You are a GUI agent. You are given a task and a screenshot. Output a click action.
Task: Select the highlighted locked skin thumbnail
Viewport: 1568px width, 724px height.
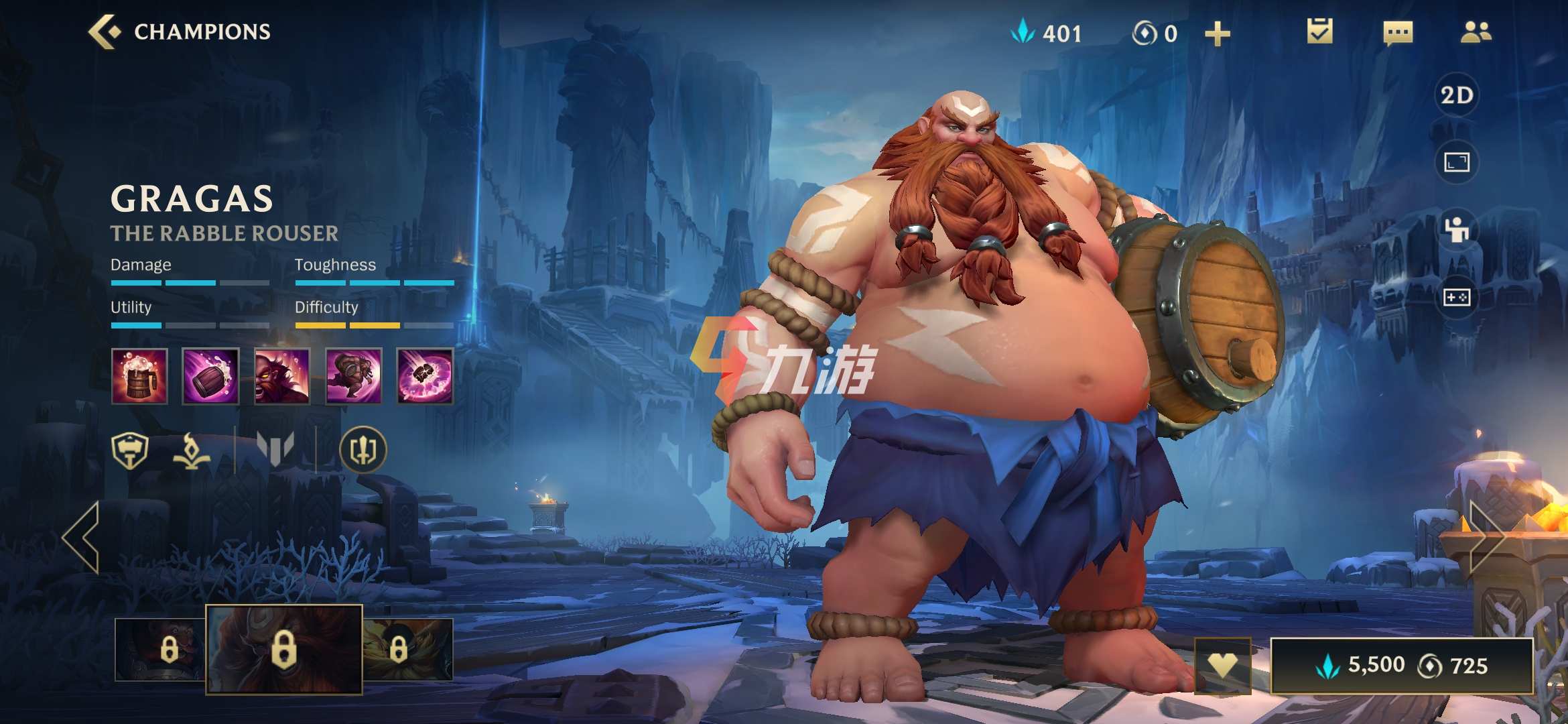(x=283, y=649)
